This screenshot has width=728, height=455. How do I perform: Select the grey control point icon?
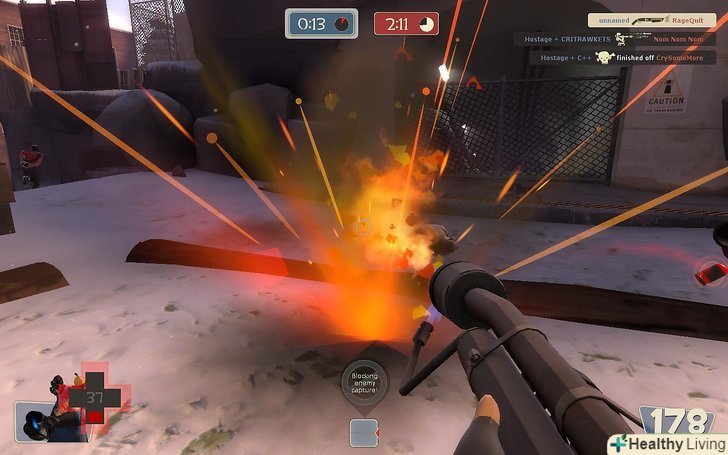coord(362,432)
